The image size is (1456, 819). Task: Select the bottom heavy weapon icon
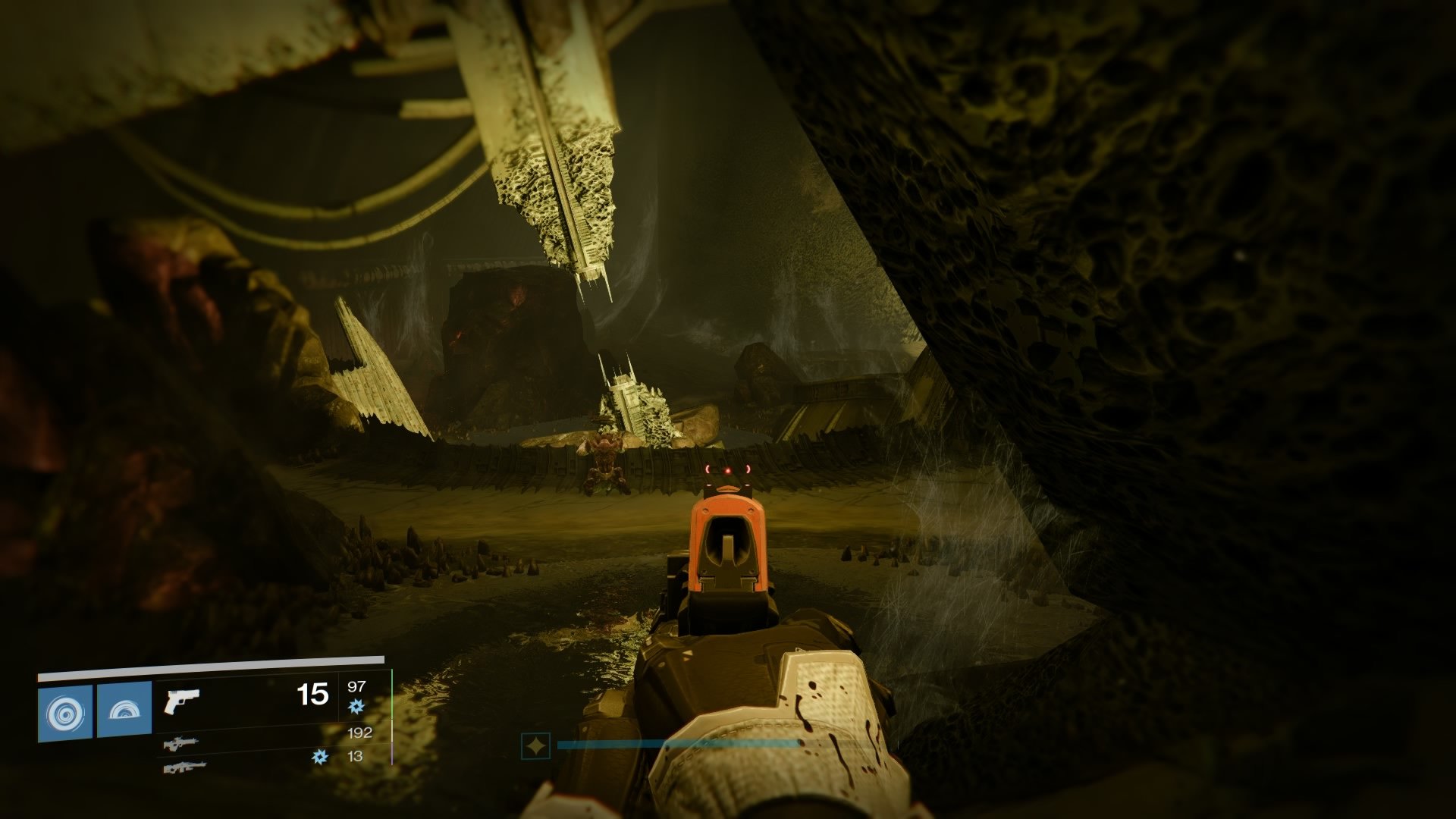tap(180, 767)
